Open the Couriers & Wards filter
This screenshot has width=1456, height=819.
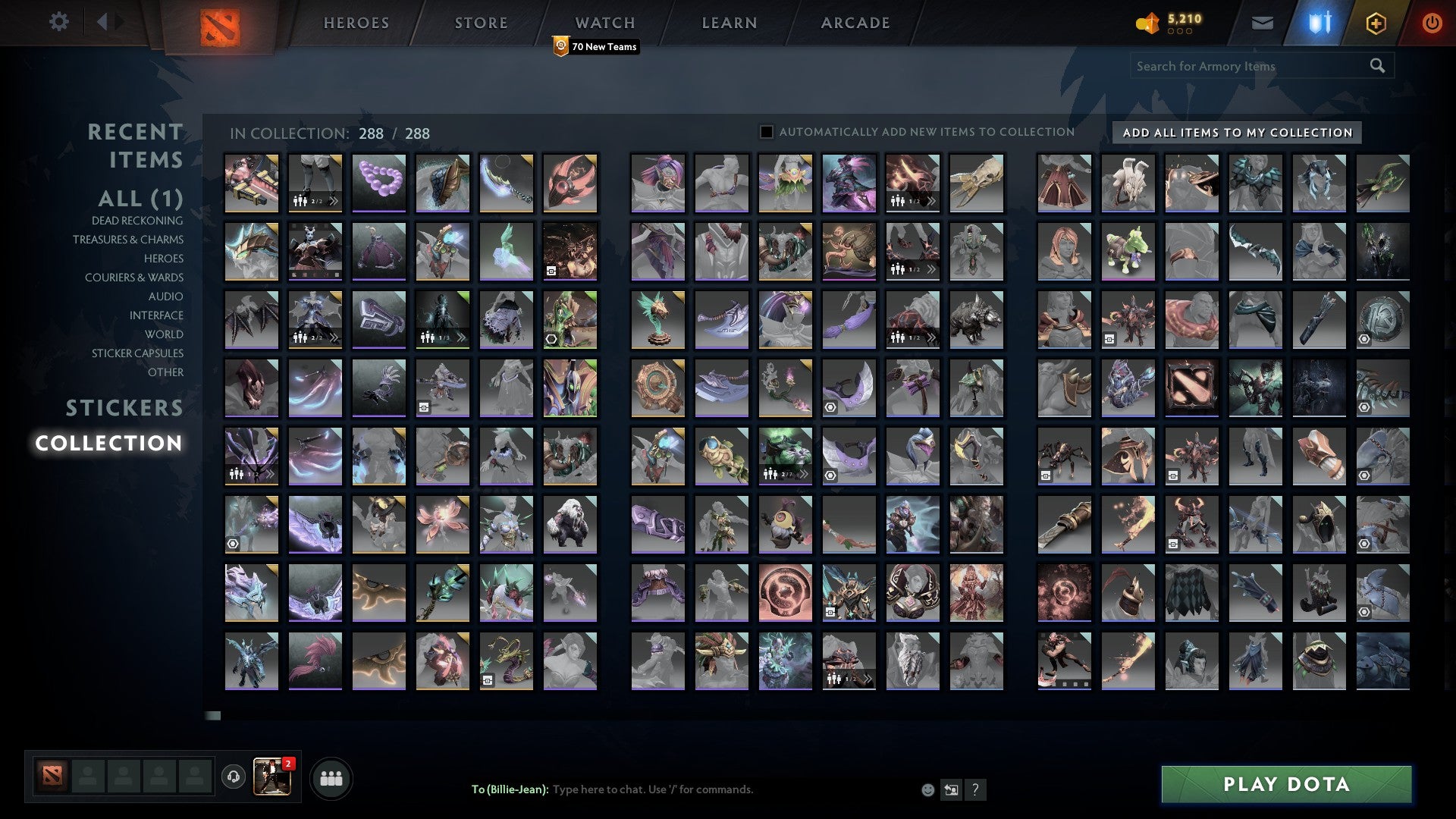tap(133, 278)
